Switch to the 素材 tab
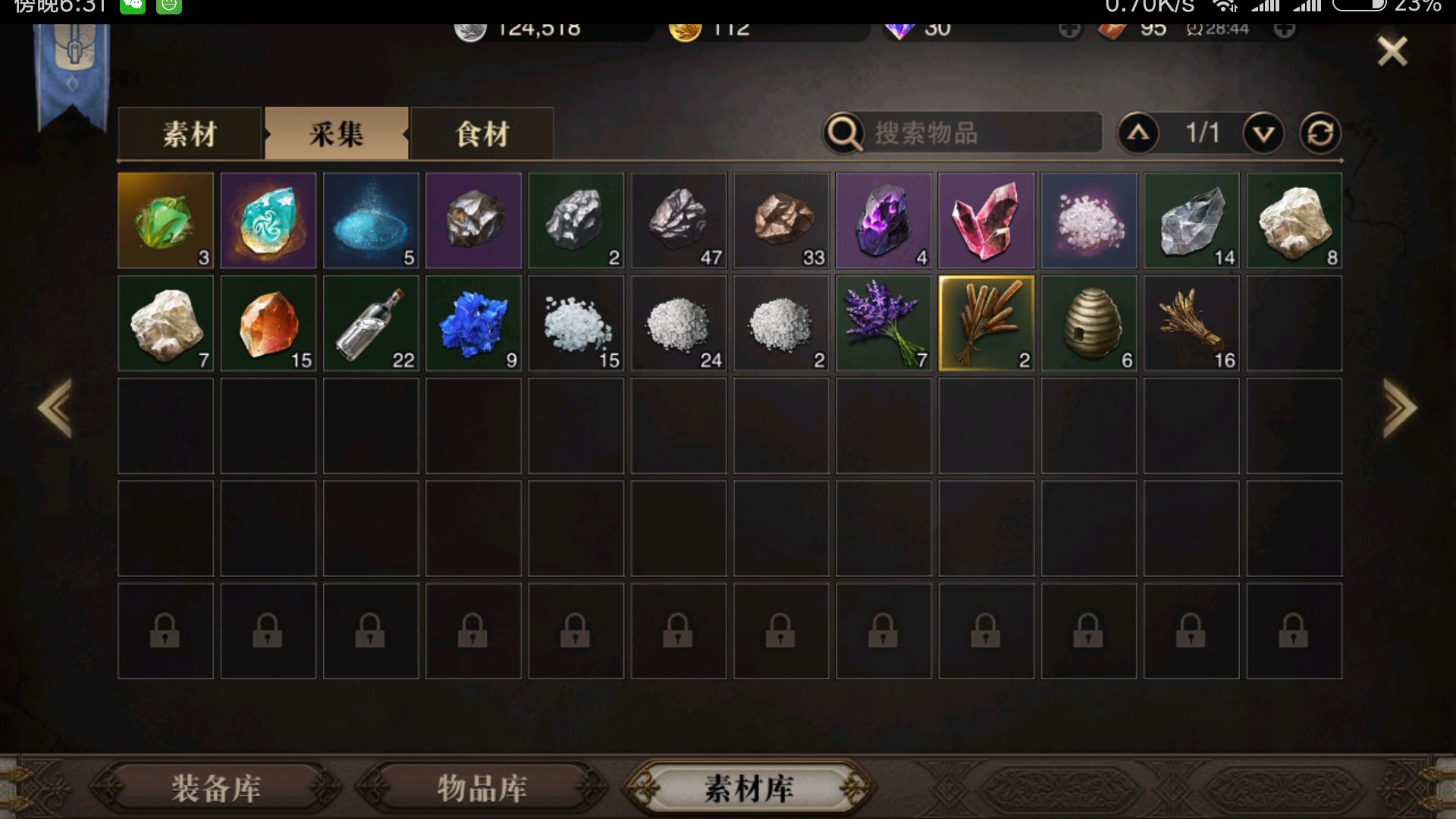The width and height of the screenshot is (1456, 819). click(190, 134)
